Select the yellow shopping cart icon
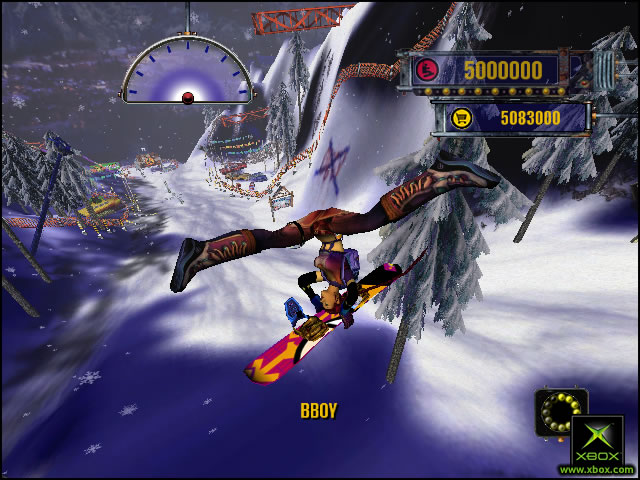 [461, 118]
